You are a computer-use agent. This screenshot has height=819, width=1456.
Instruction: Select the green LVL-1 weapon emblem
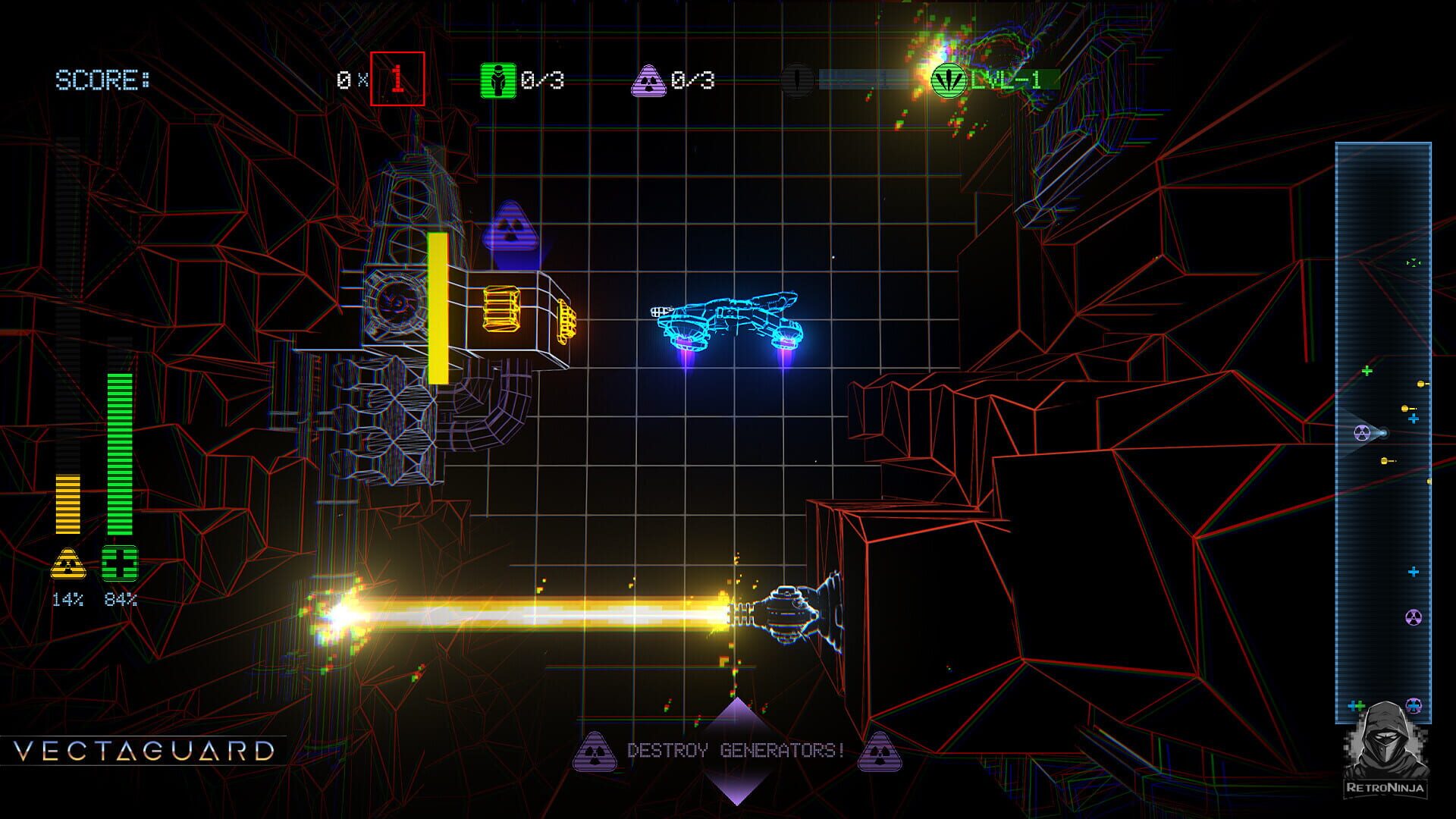pyautogui.click(x=949, y=80)
